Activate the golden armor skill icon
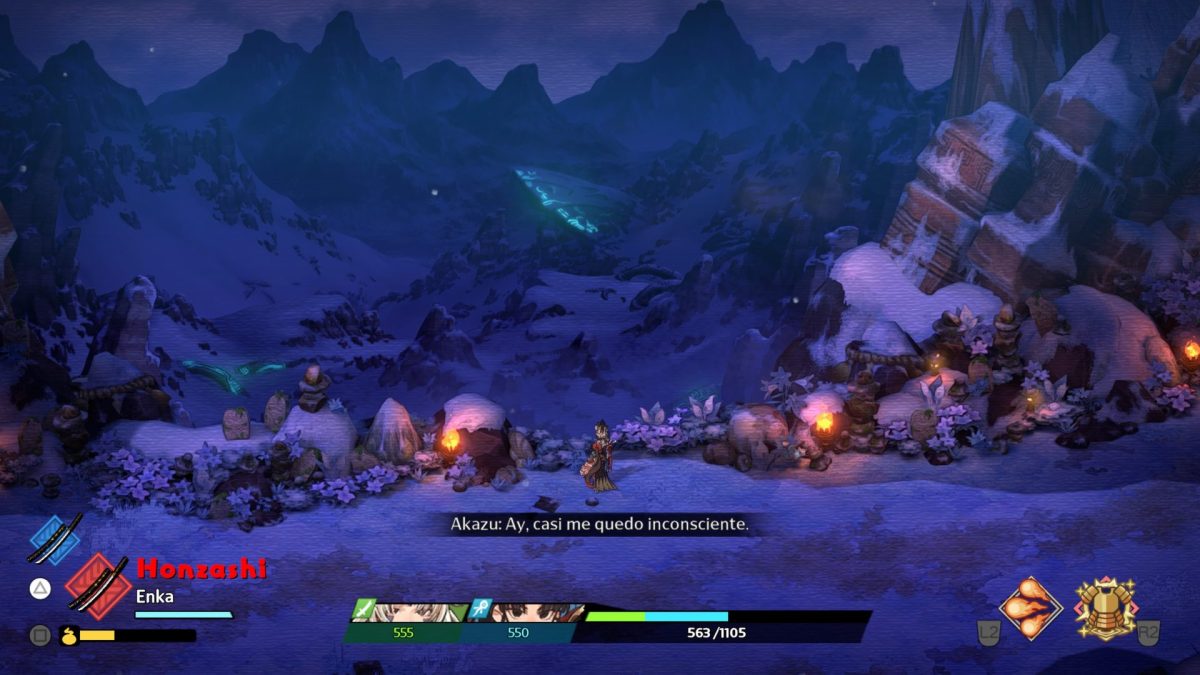 click(x=1105, y=606)
